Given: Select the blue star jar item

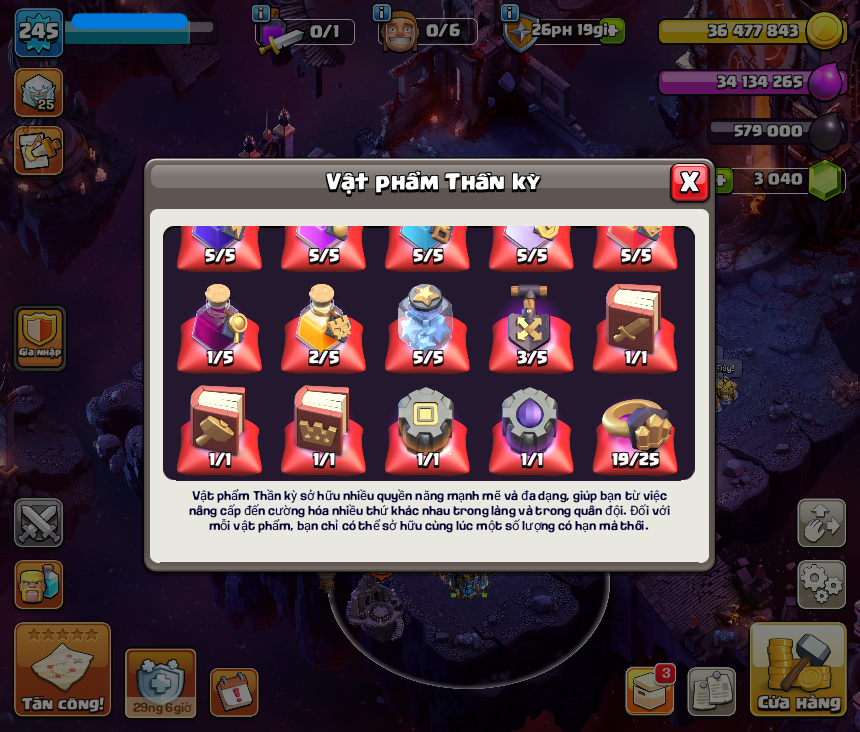Looking at the screenshot, I should 428,325.
